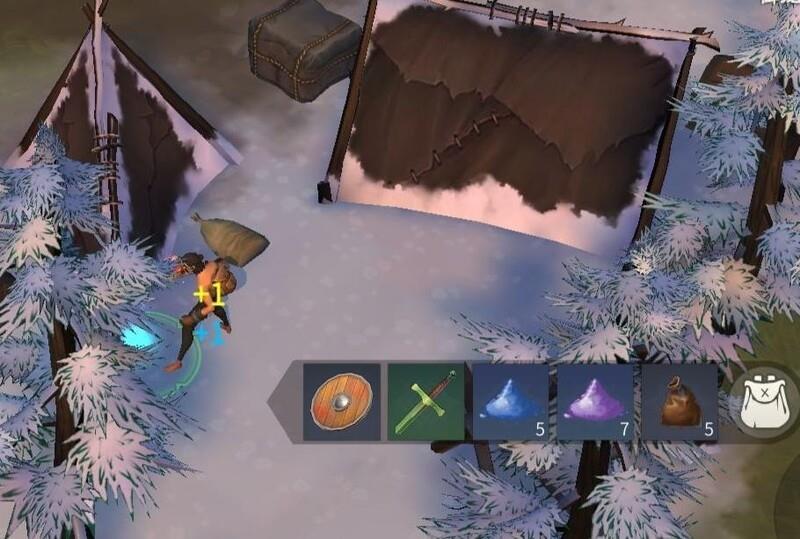Select the blue powder pile slot
800x539 pixels.
click(x=510, y=402)
